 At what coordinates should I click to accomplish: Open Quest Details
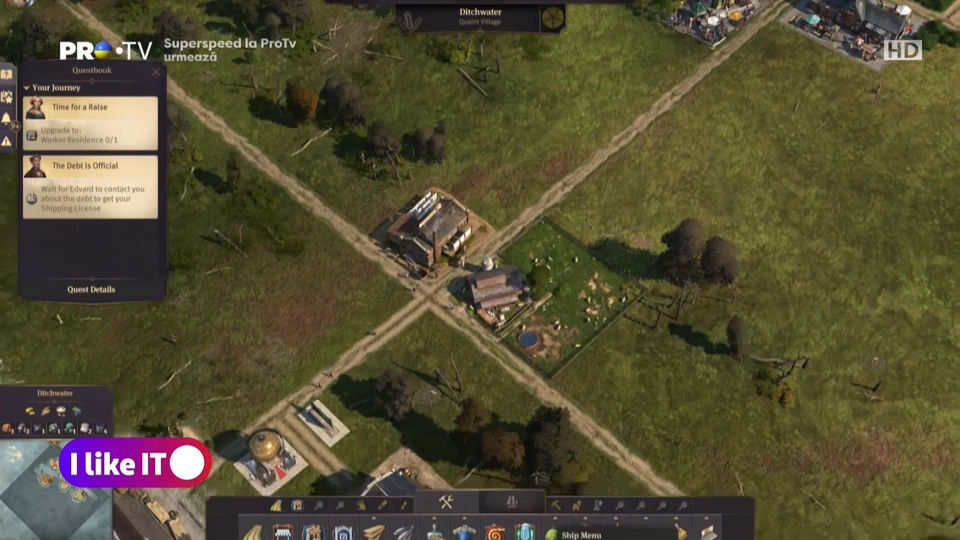coord(91,289)
